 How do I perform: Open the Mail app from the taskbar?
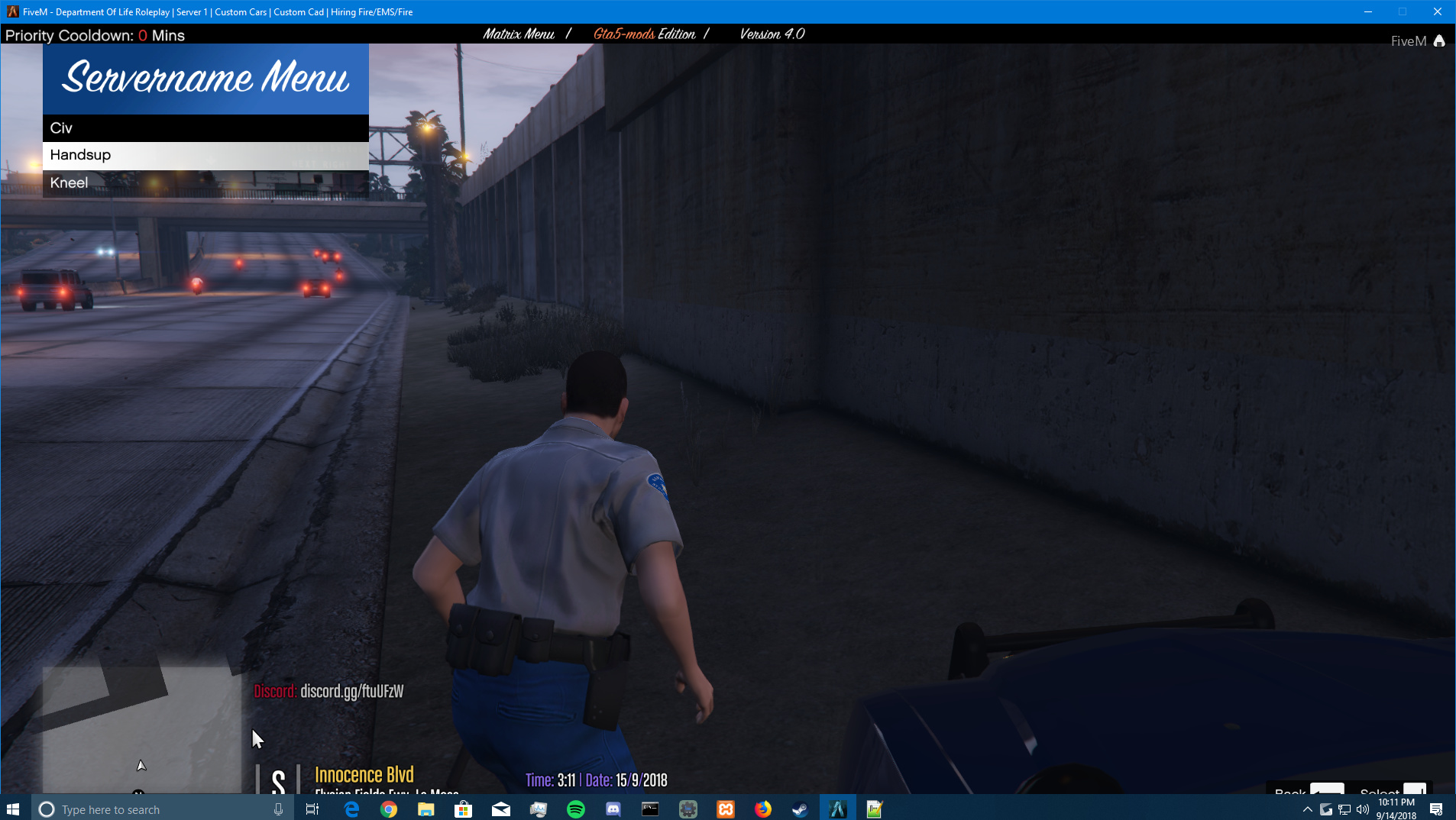[502, 809]
